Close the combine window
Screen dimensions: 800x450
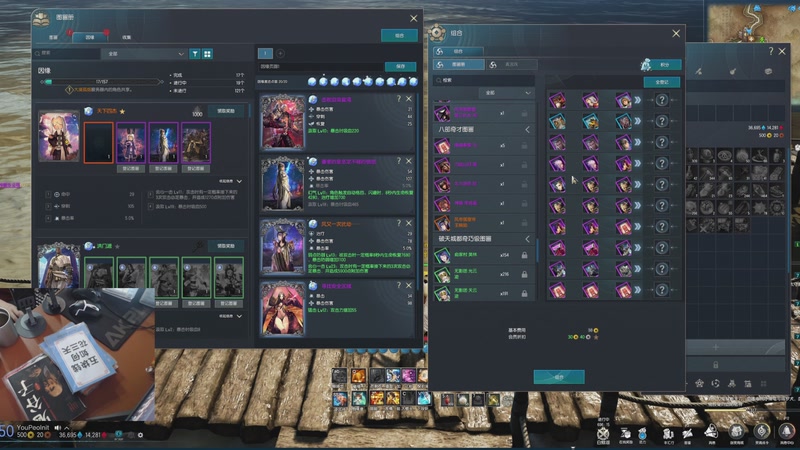pyautogui.click(x=675, y=31)
